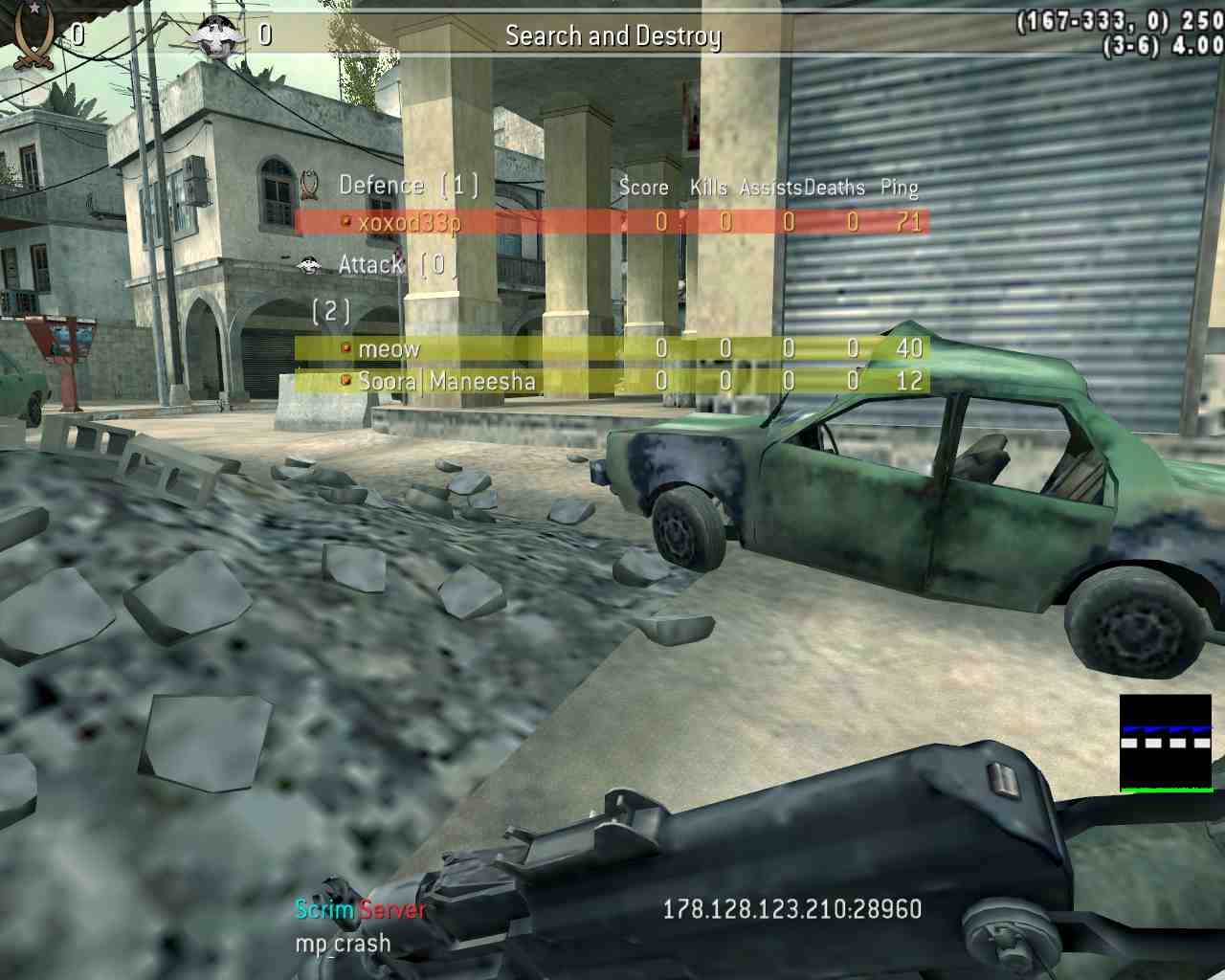This screenshot has height=980, width=1225.
Task: Choose the Soora|Maneesha scoreboard row
Action: coord(446,381)
